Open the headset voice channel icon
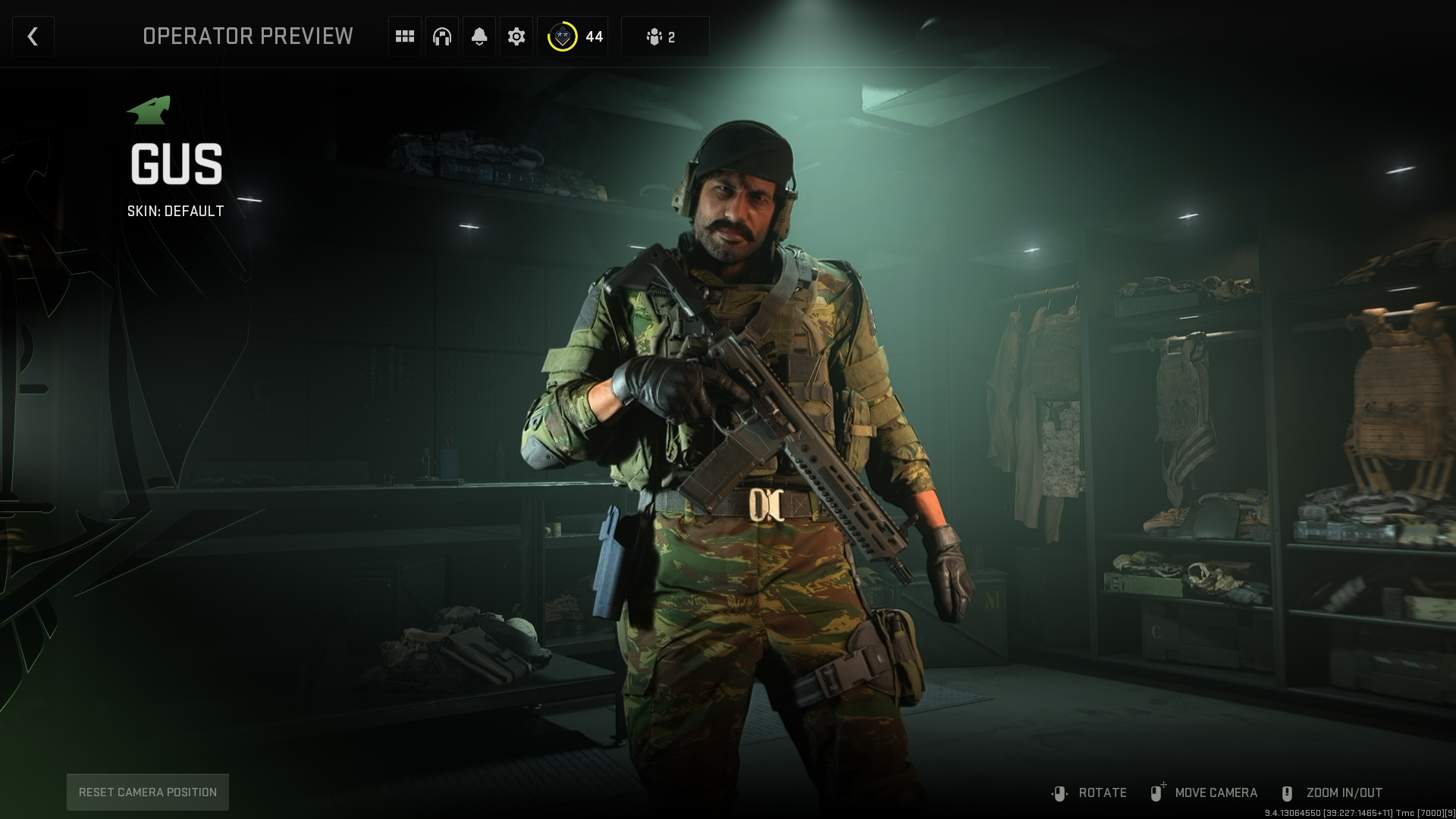The image size is (1456, 819). (442, 36)
